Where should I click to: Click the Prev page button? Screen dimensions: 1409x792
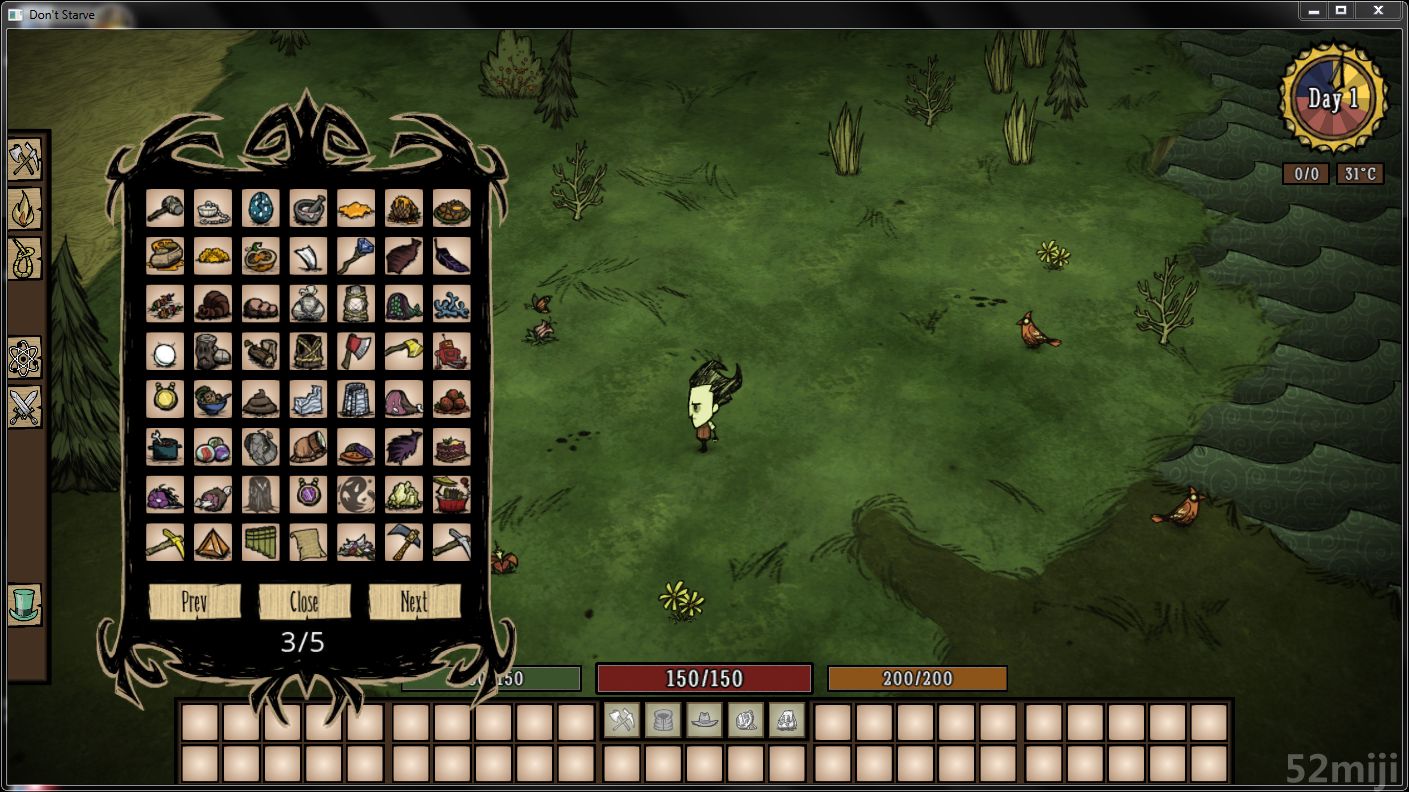(x=194, y=602)
